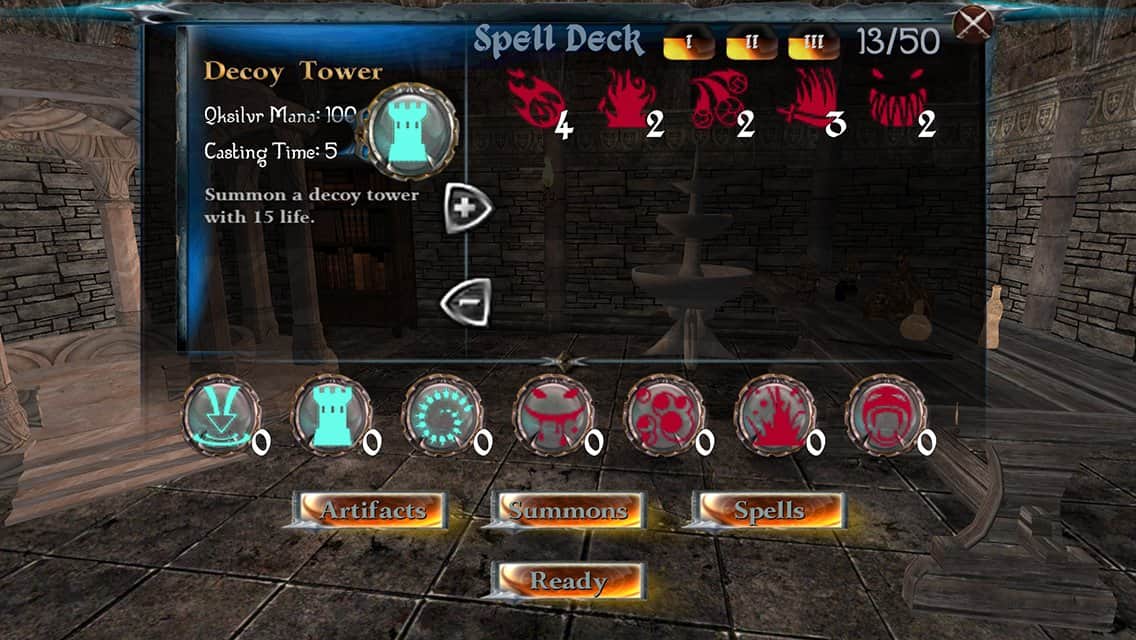Viewport: 1136px width, 640px height.
Task: Switch to deck slot II
Action: [749, 43]
